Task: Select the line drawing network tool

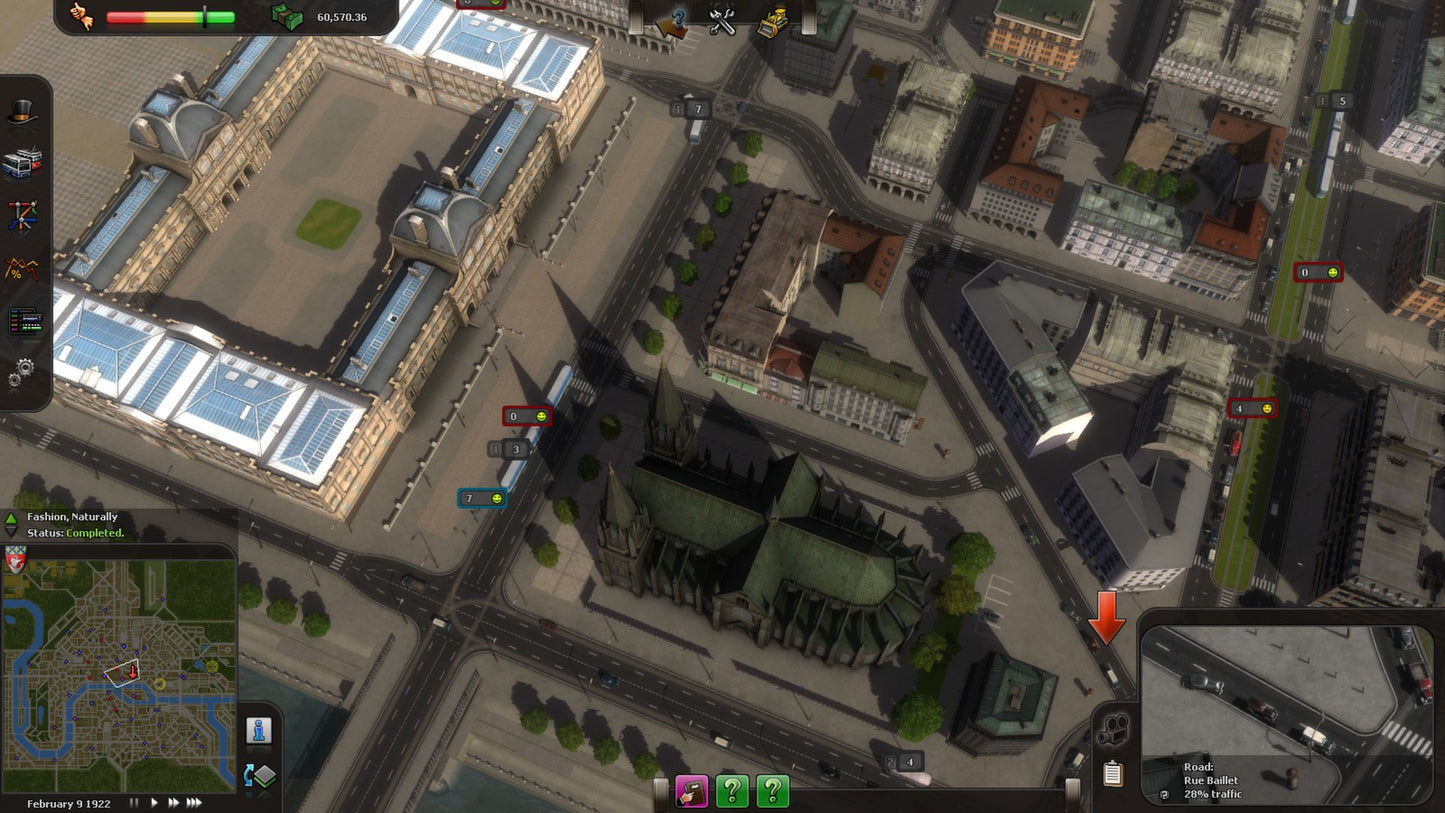Action: point(24,216)
